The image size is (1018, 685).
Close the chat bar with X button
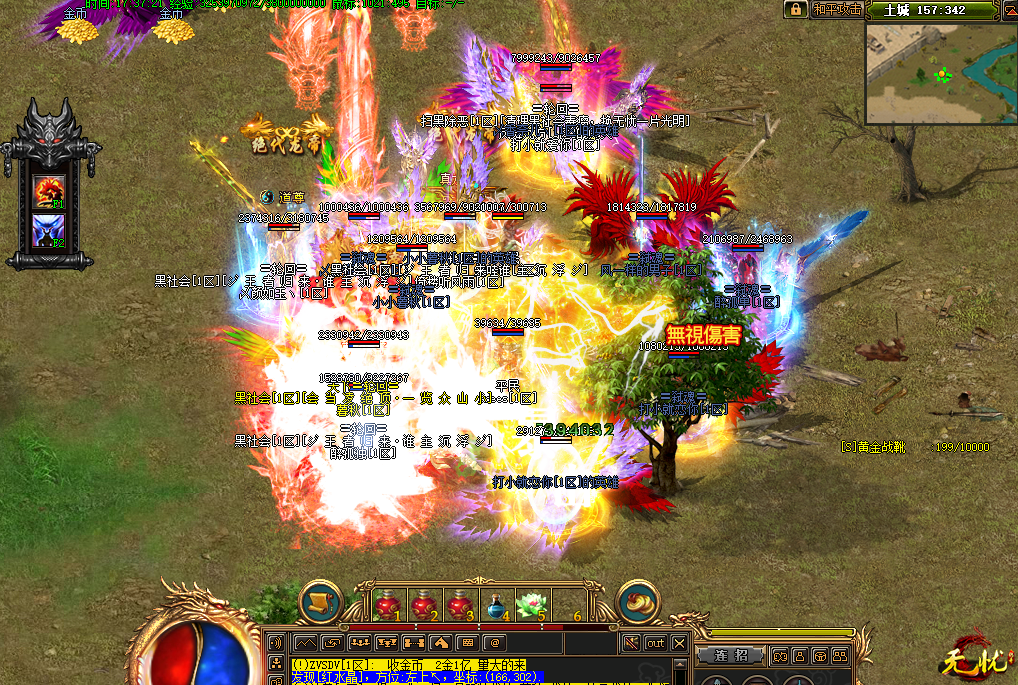(x=680, y=642)
